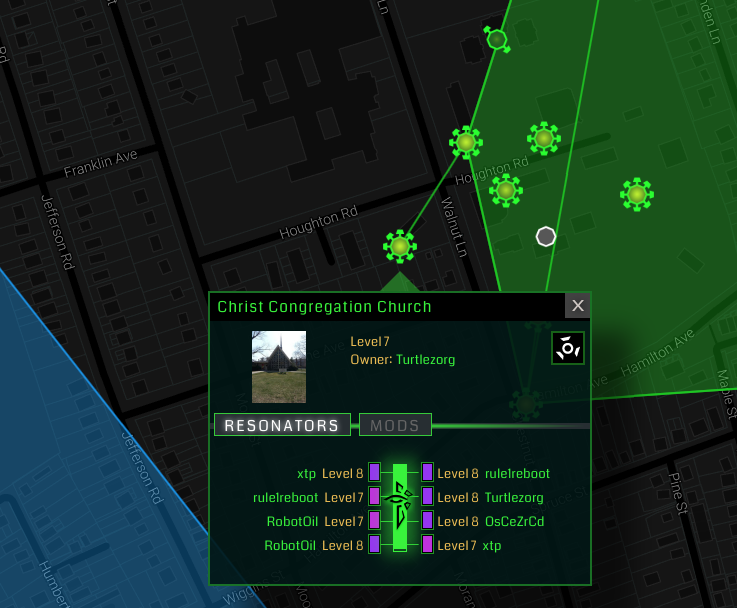Open the church portal photo thumbnail
This screenshot has height=608, width=737.
pyautogui.click(x=279, y=366)
